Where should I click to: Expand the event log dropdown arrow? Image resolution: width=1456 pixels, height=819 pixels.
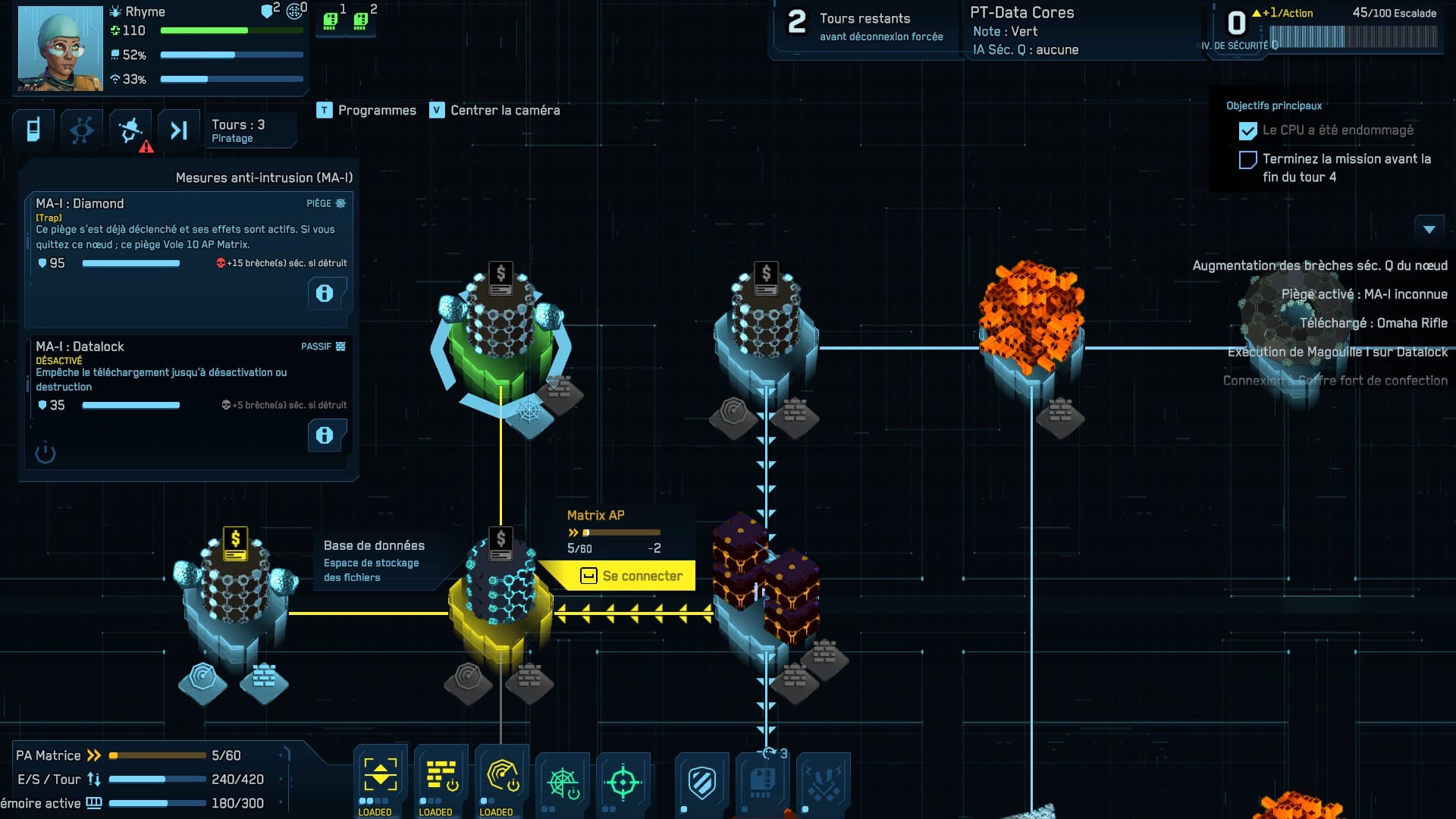(x=1429, y=229)
